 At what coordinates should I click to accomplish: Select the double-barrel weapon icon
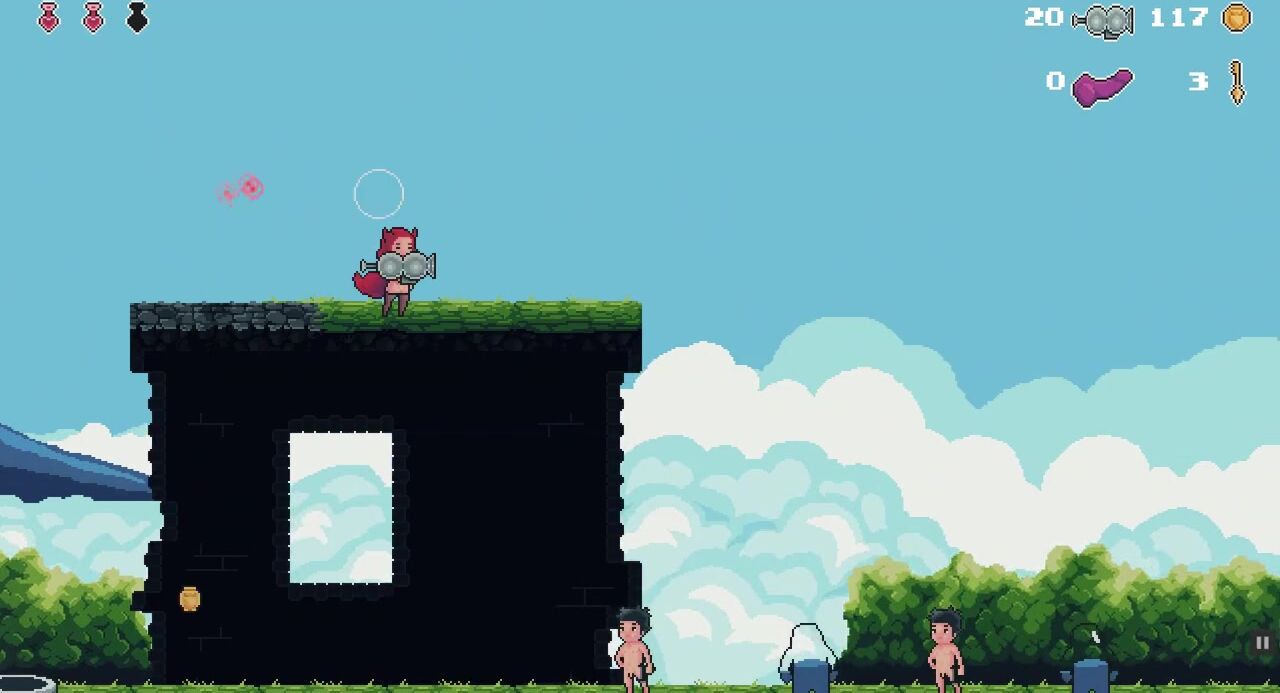(x=1104, y=20)
